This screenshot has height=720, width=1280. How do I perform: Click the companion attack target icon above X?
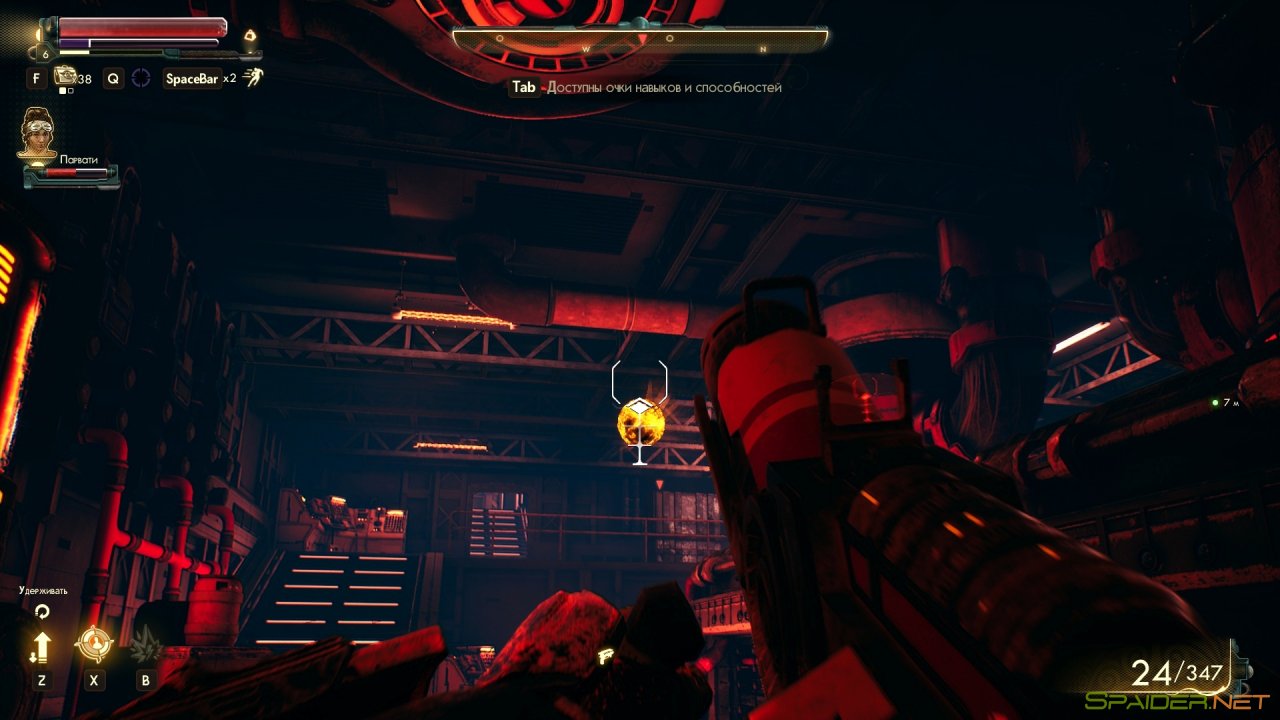click(95, 642)
